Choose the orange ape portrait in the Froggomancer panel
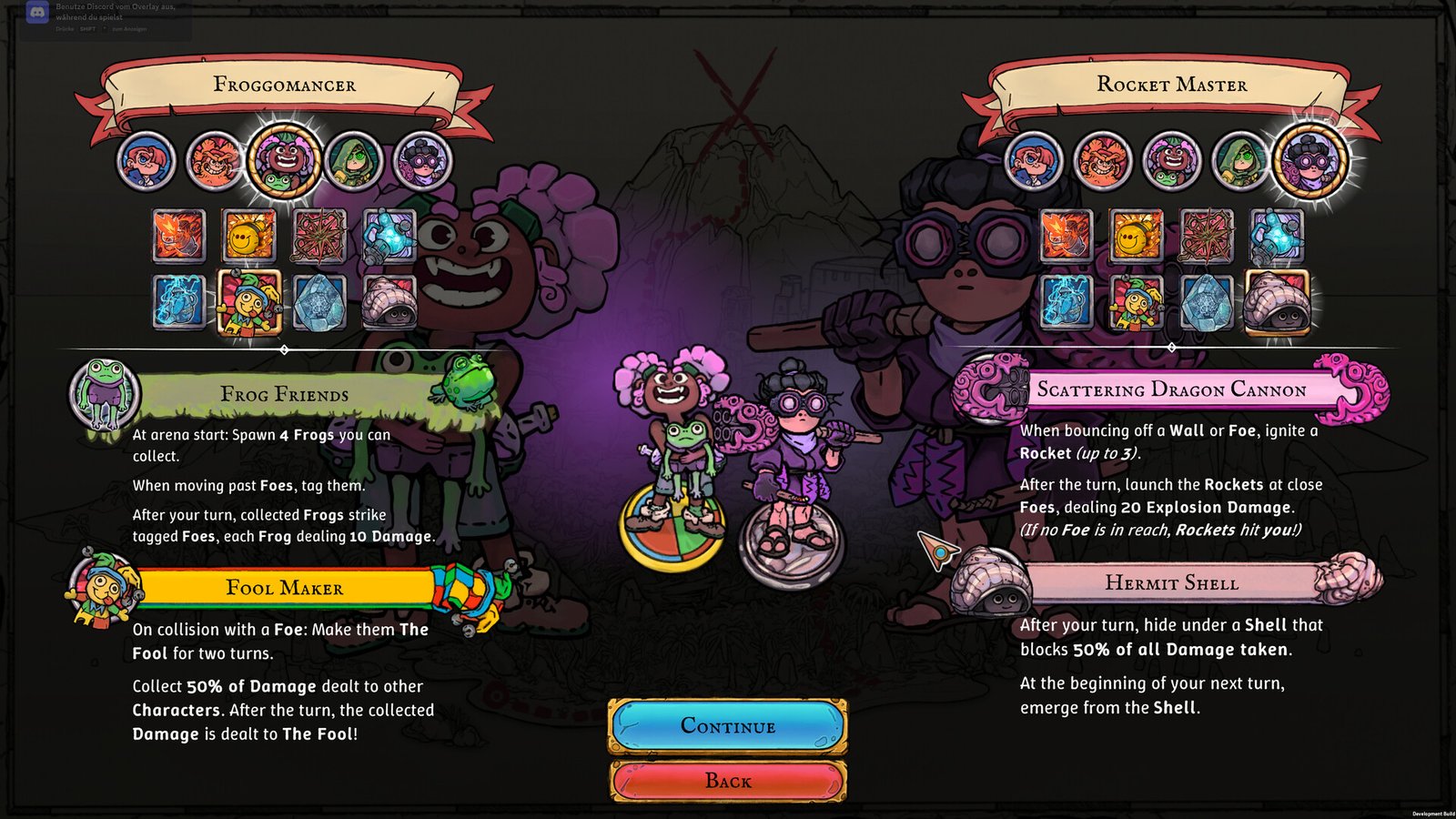The image size is (1456, 819). tap(215, 161)
